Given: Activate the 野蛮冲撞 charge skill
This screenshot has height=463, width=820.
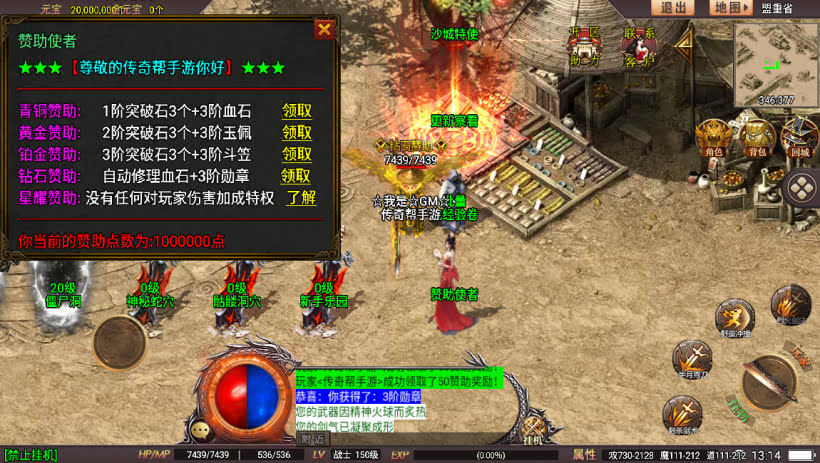Looking at the screenshot, I should point(734,318).
